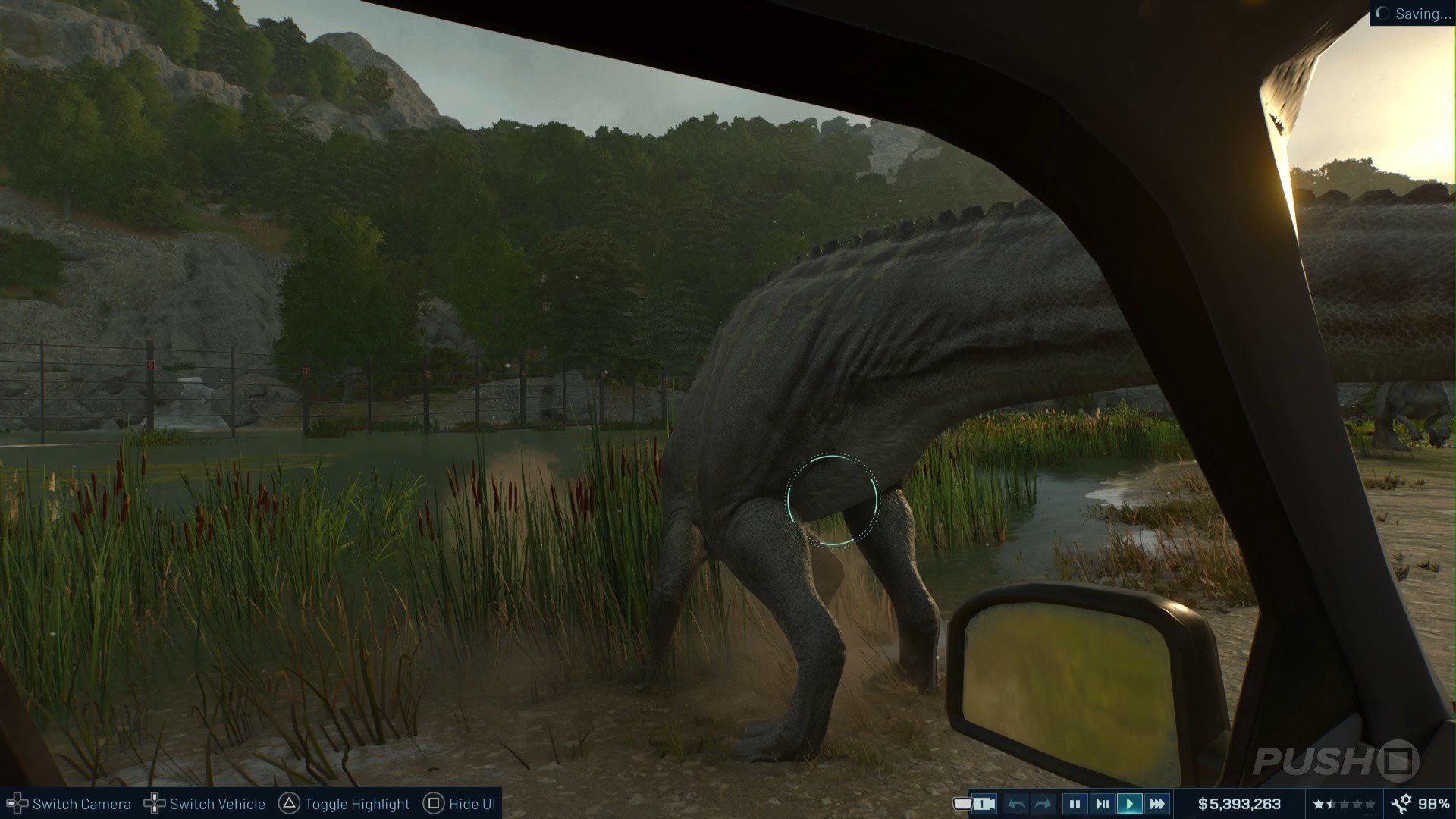Screen dimensions: 1456x819
Task: Click the slow play/pause step button
Action: tap(1102, 804)
